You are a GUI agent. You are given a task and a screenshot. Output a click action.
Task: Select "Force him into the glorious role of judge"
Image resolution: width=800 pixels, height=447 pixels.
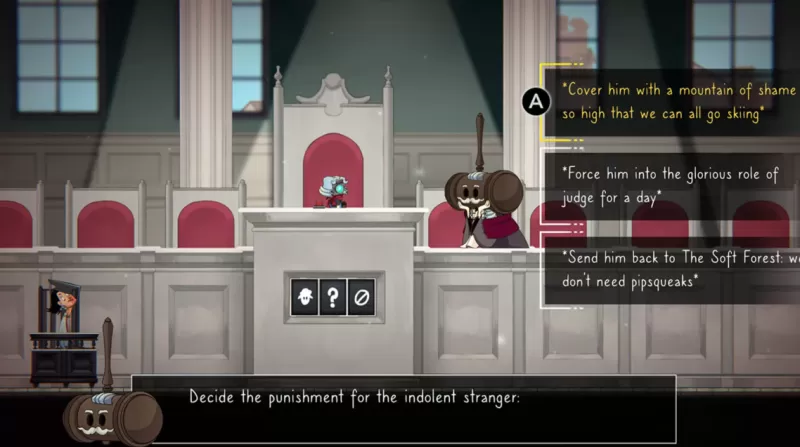click(x=669, y=186)
